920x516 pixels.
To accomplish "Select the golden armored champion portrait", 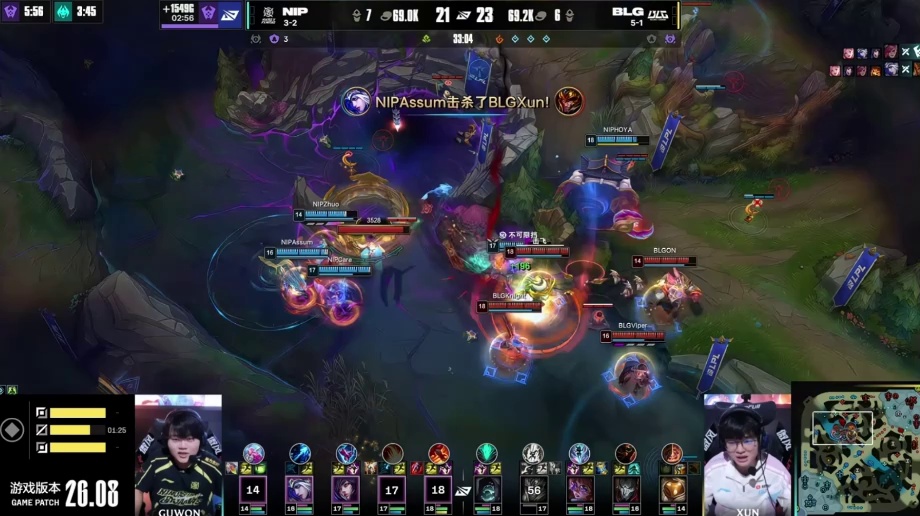I will [x=674, y=489].
